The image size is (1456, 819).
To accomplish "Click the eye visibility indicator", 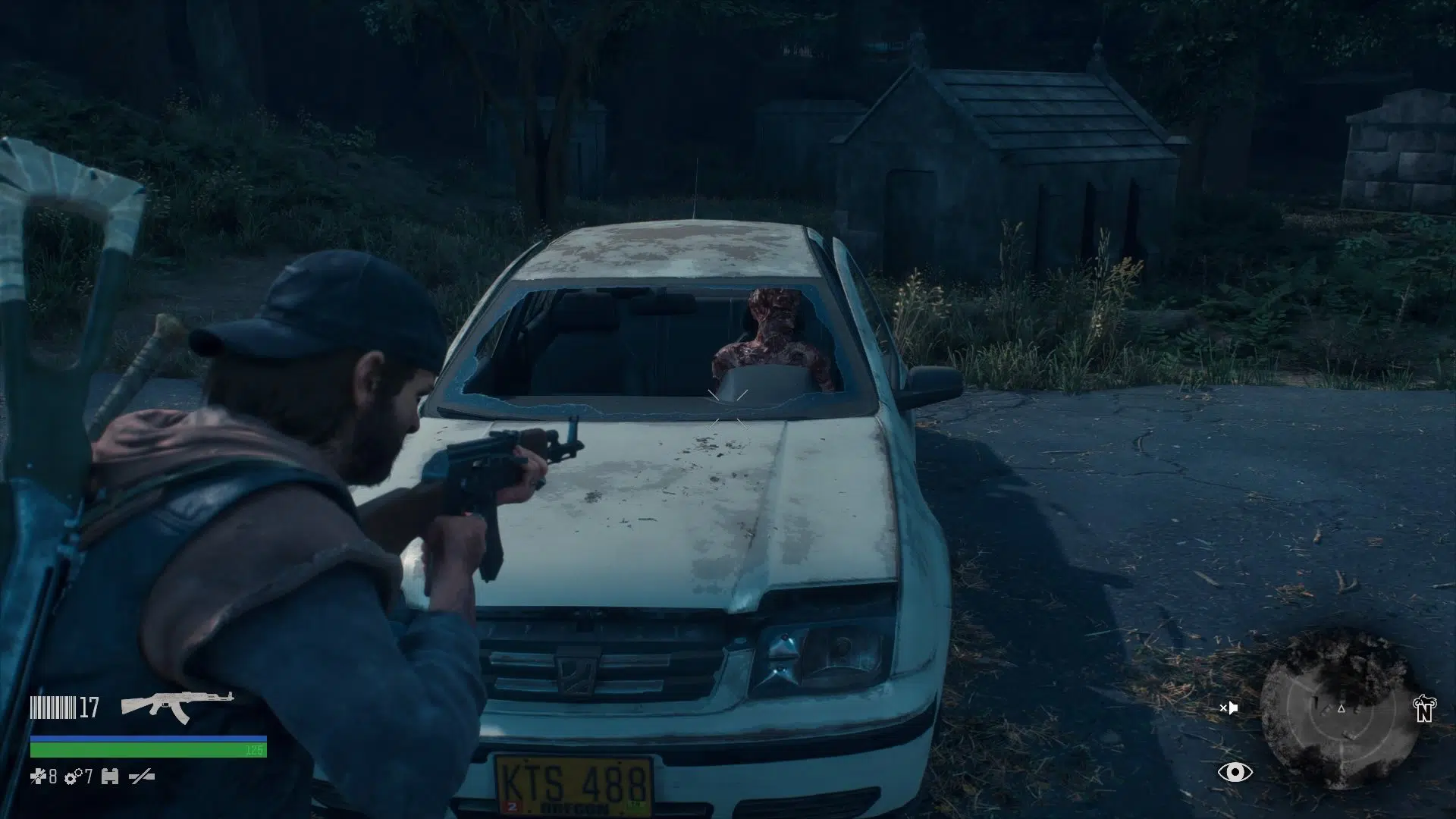I will point(1235,773).
